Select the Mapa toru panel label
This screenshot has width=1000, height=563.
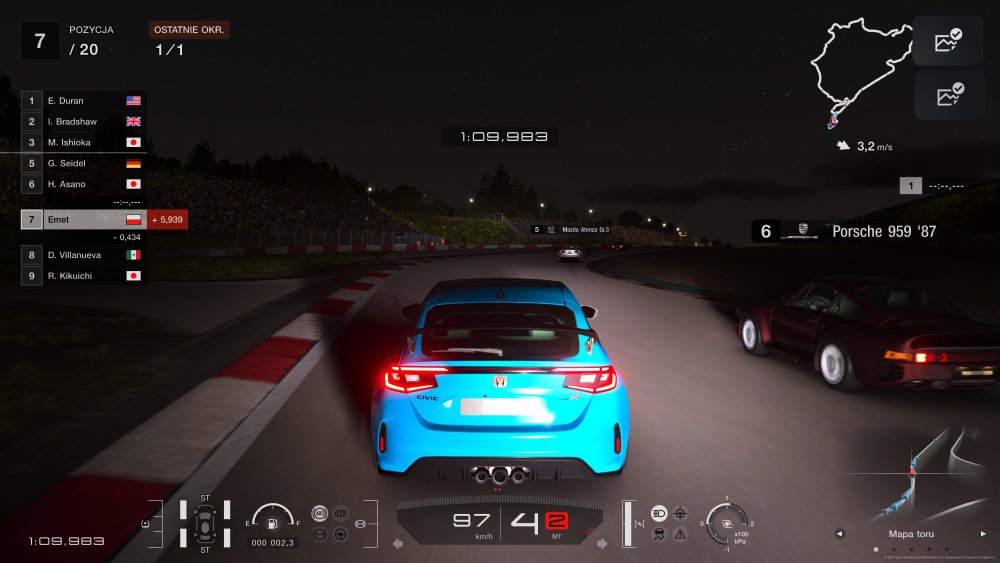[x=911, y=533]
